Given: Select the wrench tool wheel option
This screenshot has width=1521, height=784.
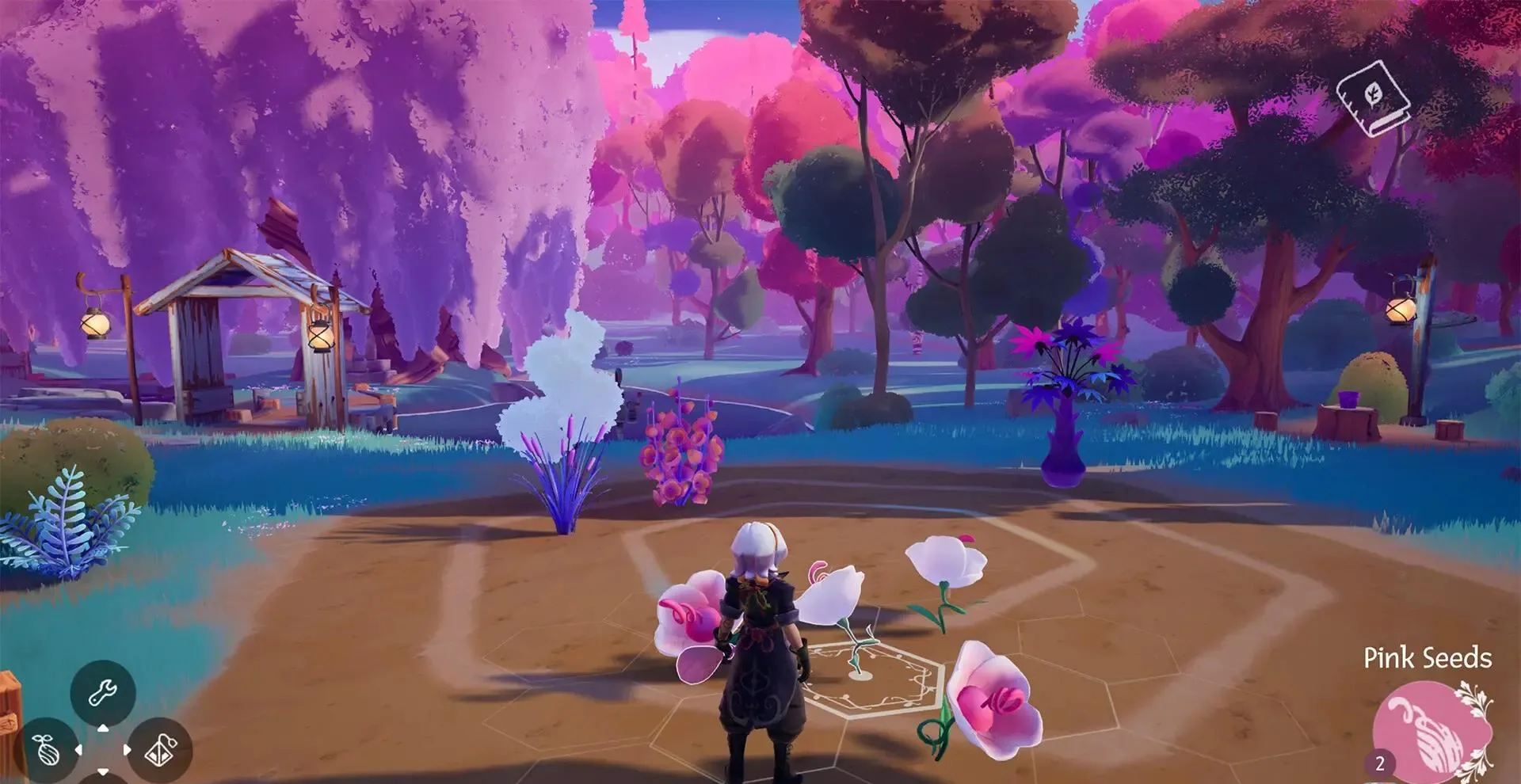Looking at the screenshot, I should [102, 693].
